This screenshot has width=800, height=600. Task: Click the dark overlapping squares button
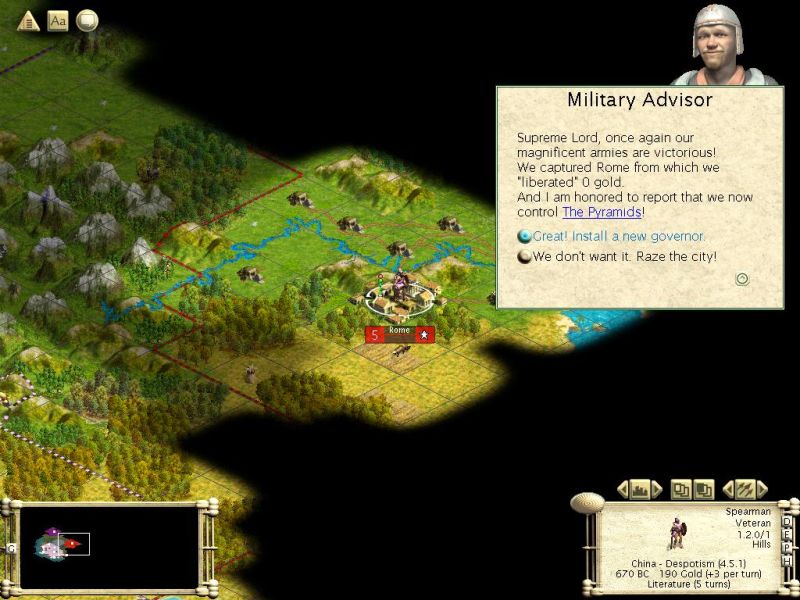tap(703, 489)
